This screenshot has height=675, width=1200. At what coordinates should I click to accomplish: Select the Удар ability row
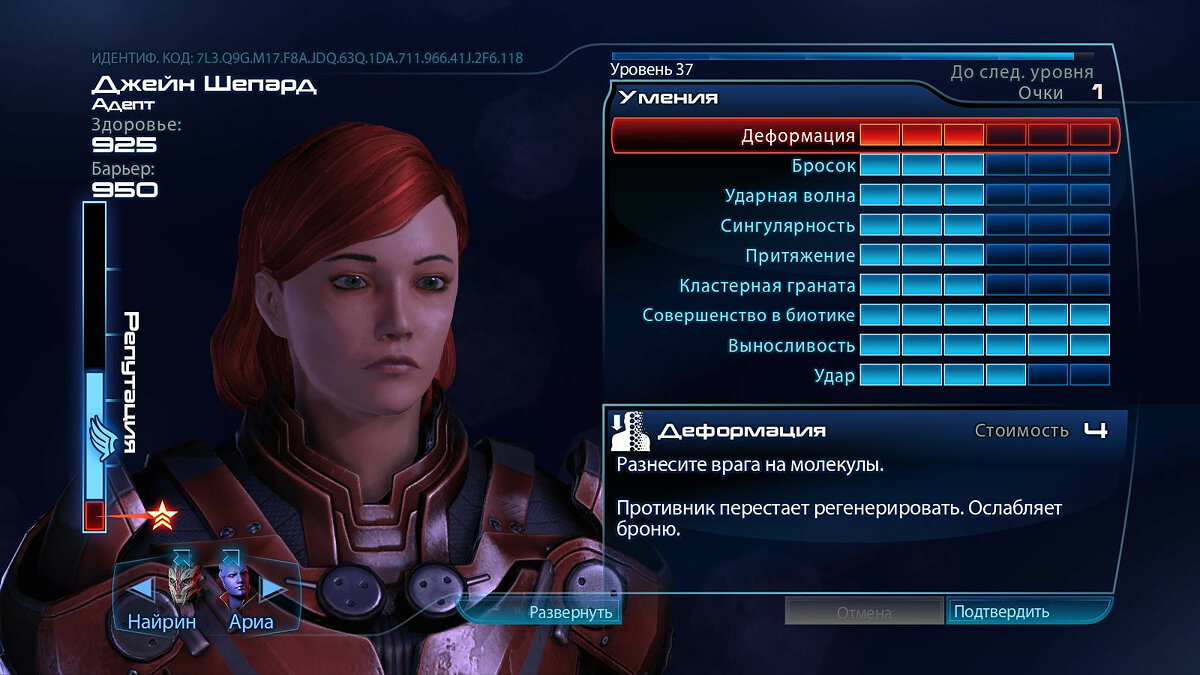(x=834, y=376)
